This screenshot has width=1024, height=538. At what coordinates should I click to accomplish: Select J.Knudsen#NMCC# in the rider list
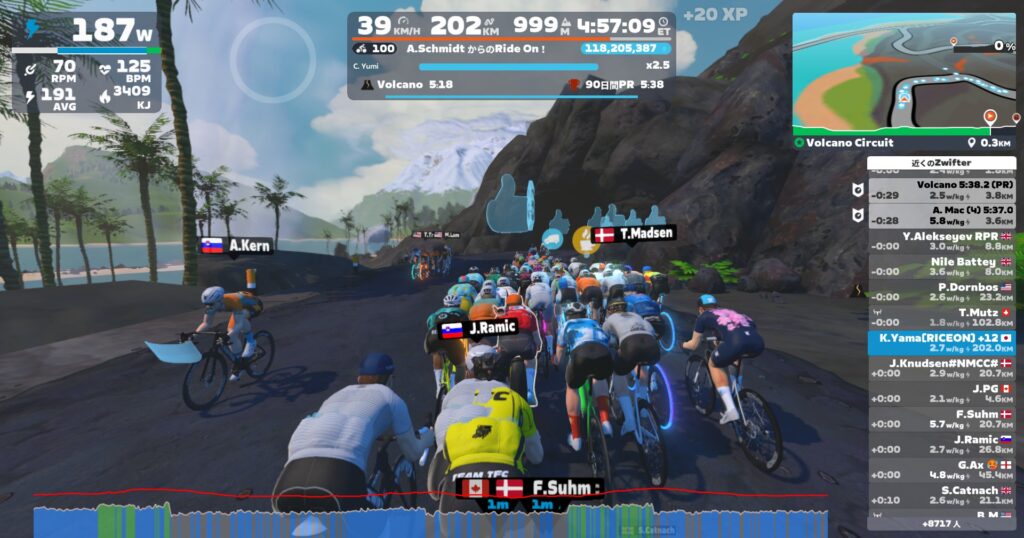pyautogui.click(x=941, y=368)
